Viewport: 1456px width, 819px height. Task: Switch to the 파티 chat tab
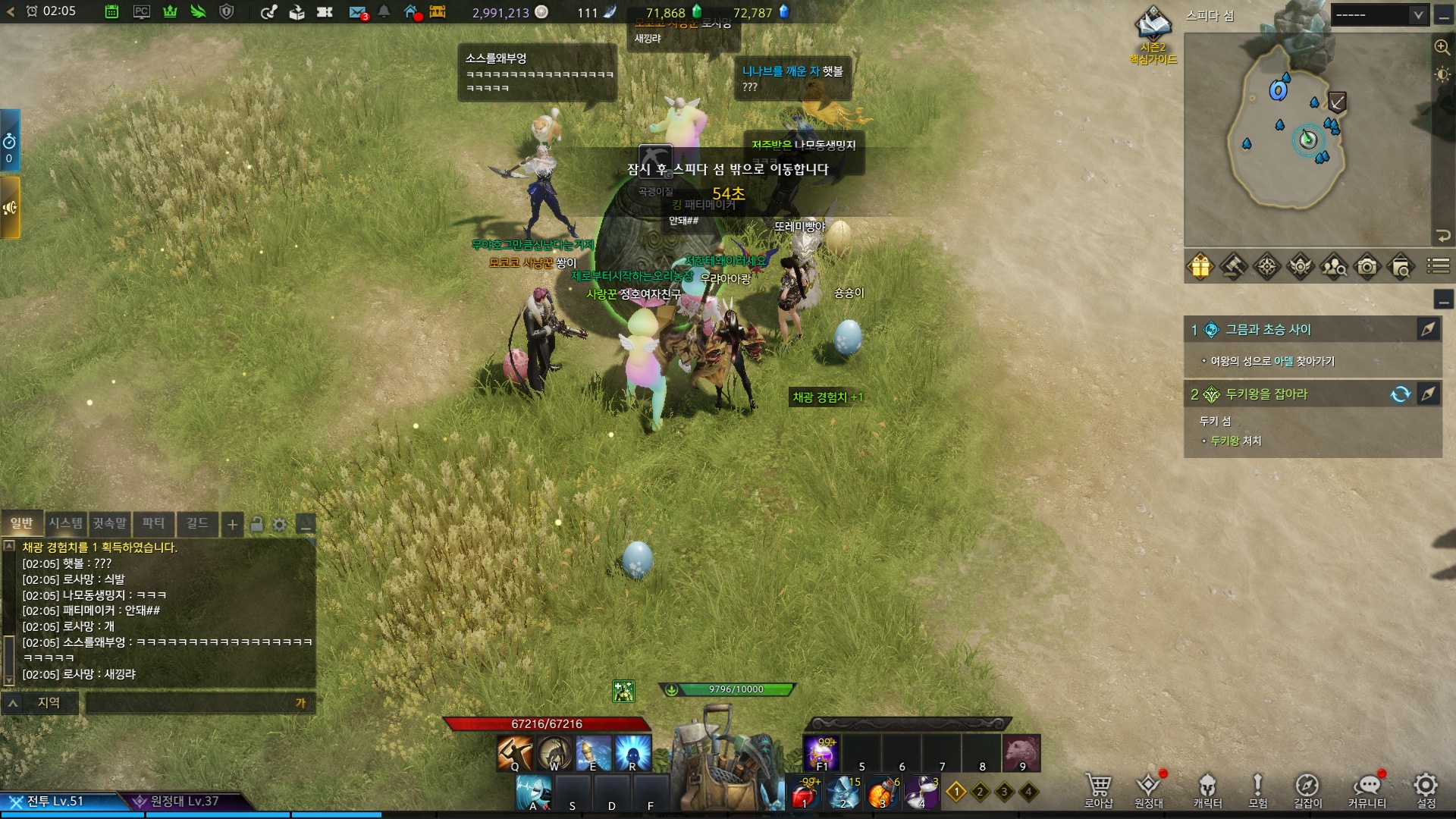pos(153,523)
